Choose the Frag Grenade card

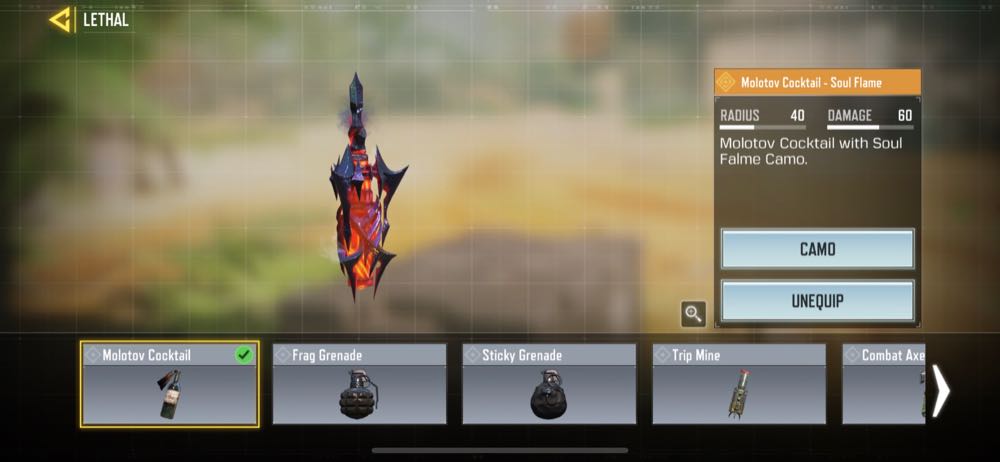tap(359, 385)
